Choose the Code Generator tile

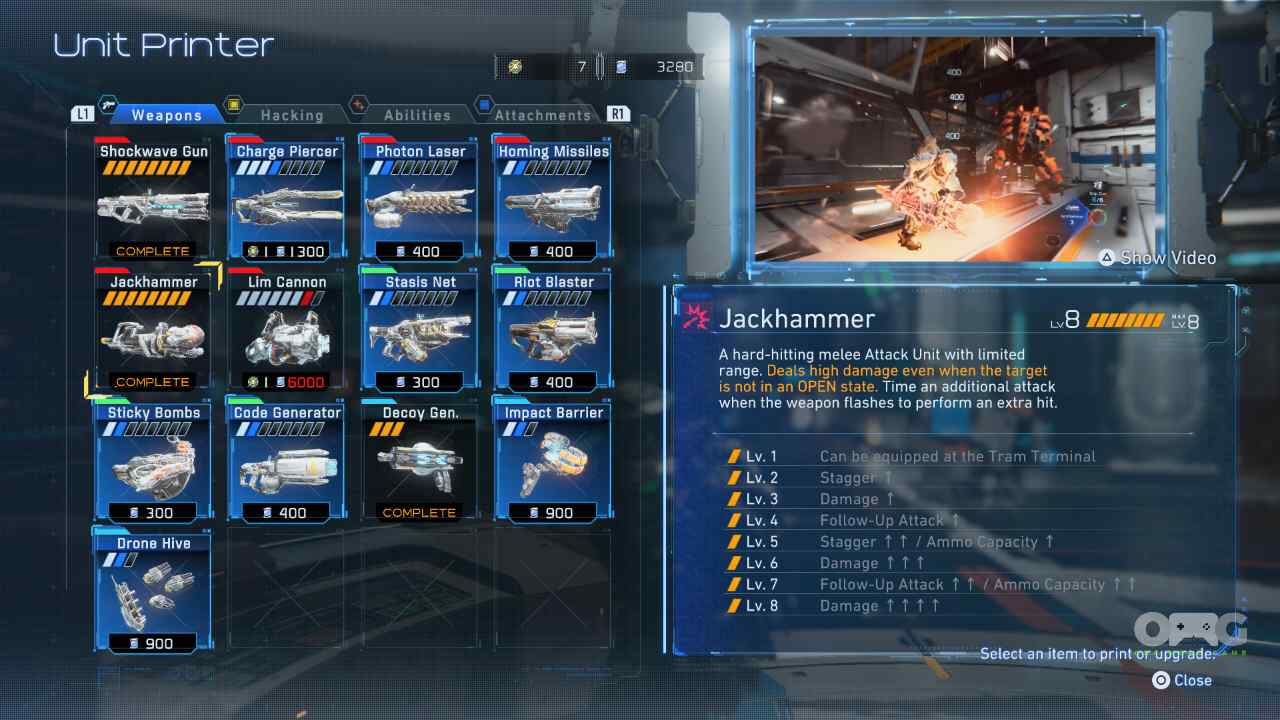pos(287,462)
